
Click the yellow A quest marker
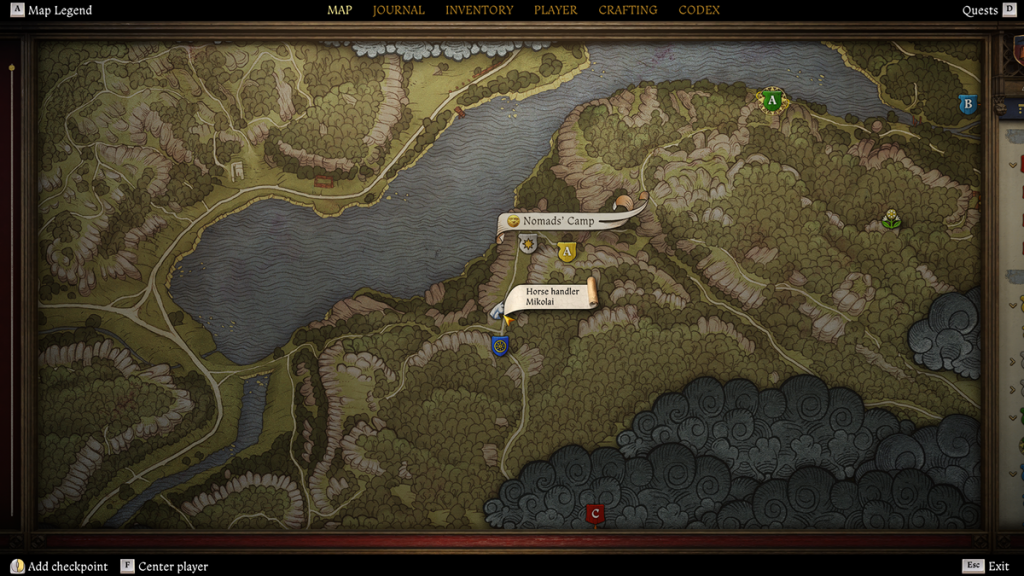(567, 251)
